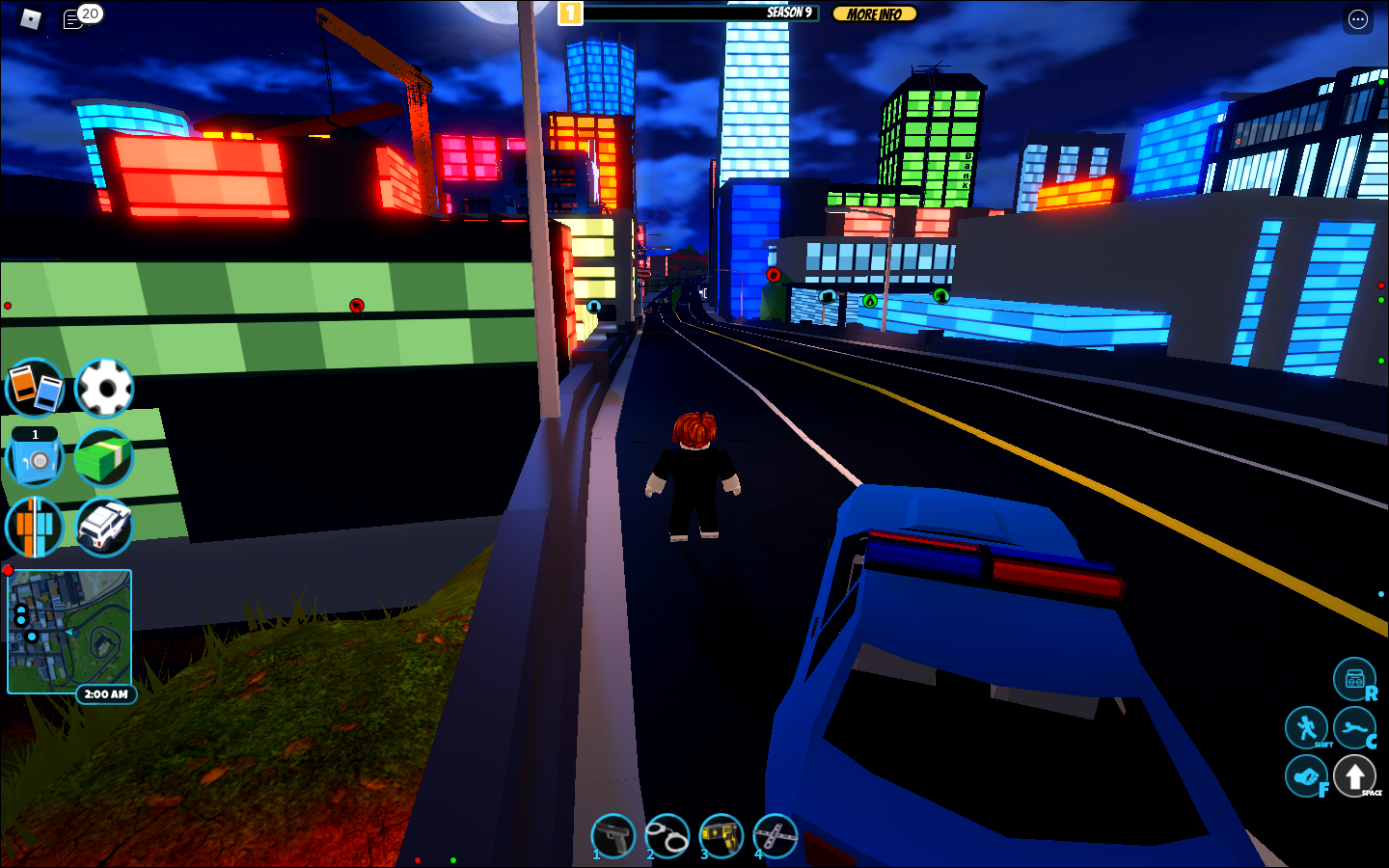Open the three-dots options menu
Image resolution: width=1389 pixels, height=868 pixels.
coord(1357,19)
